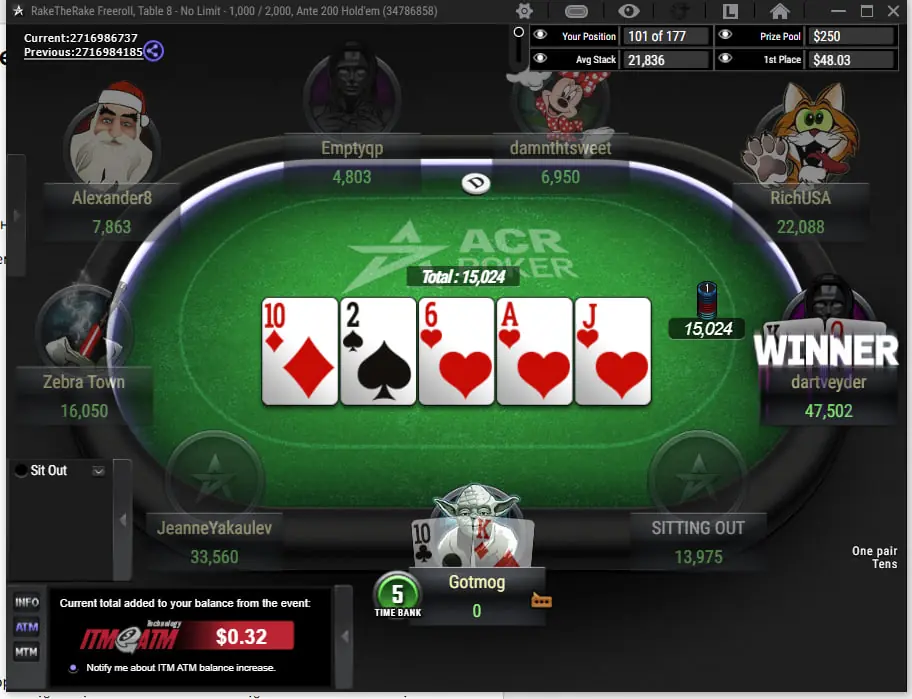Maximize the poker table window
The height and width of the screenshot is (699, 912).
(x=867, y=11)
